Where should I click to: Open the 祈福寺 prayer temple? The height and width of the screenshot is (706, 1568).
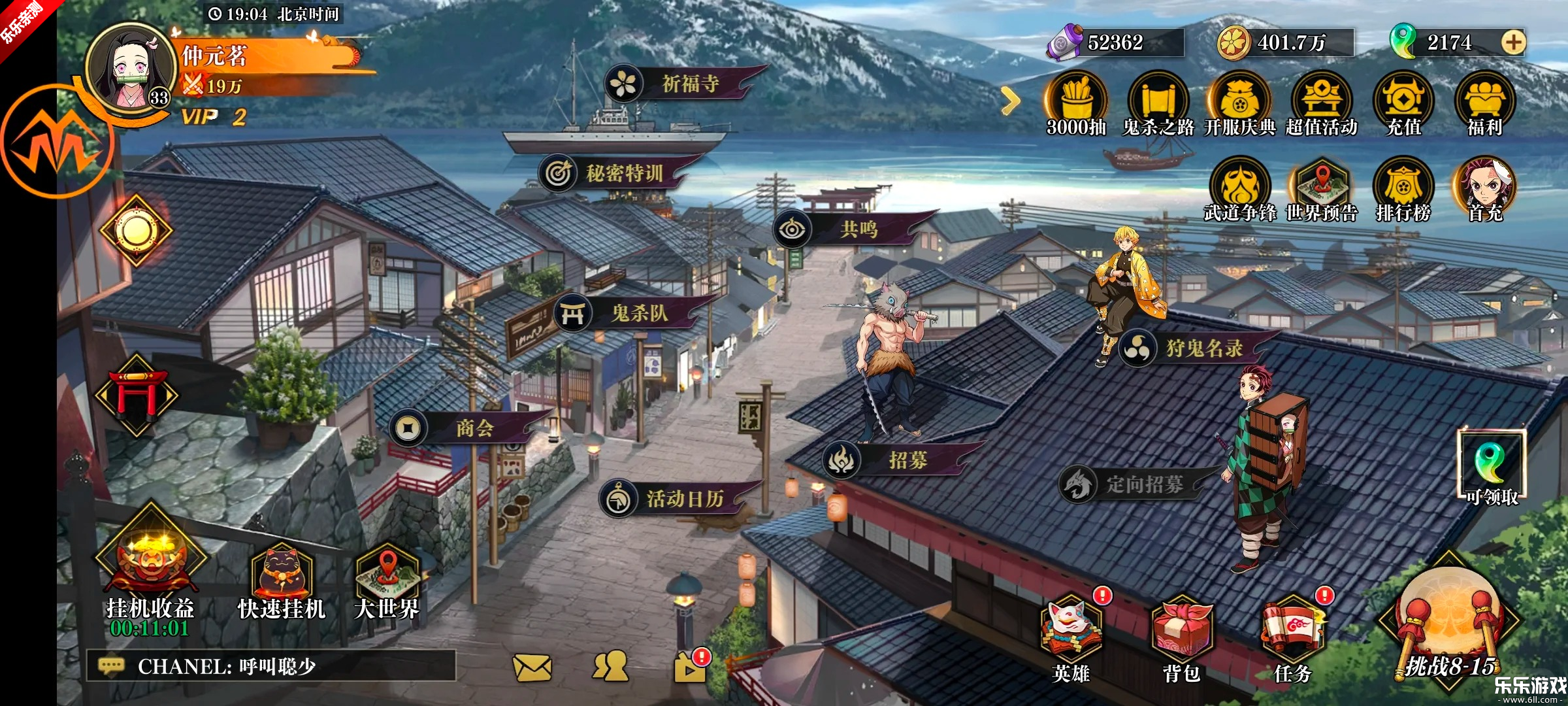click(x=679, y=84)
